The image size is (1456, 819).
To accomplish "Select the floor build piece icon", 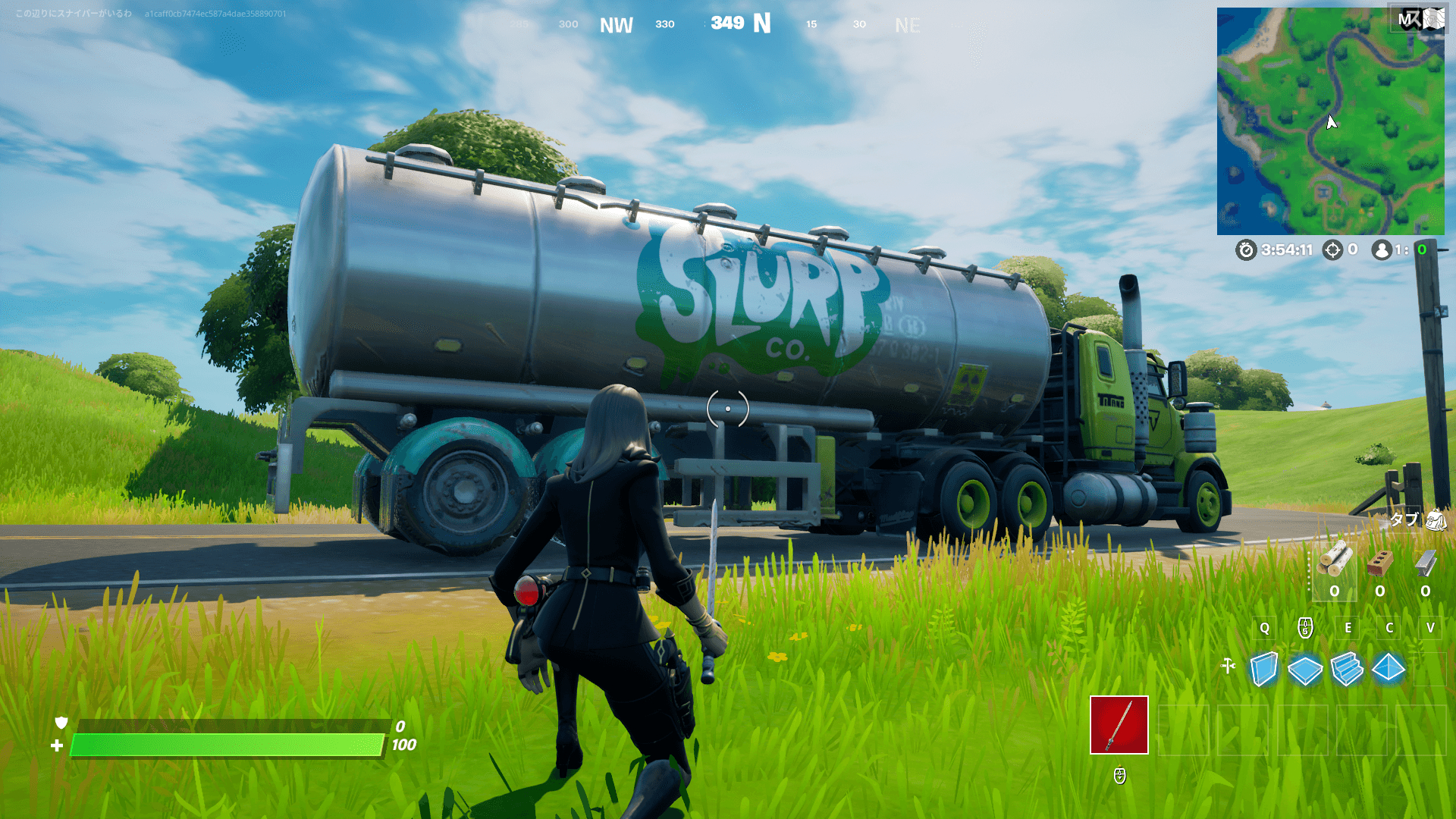I will (1305, 670).
